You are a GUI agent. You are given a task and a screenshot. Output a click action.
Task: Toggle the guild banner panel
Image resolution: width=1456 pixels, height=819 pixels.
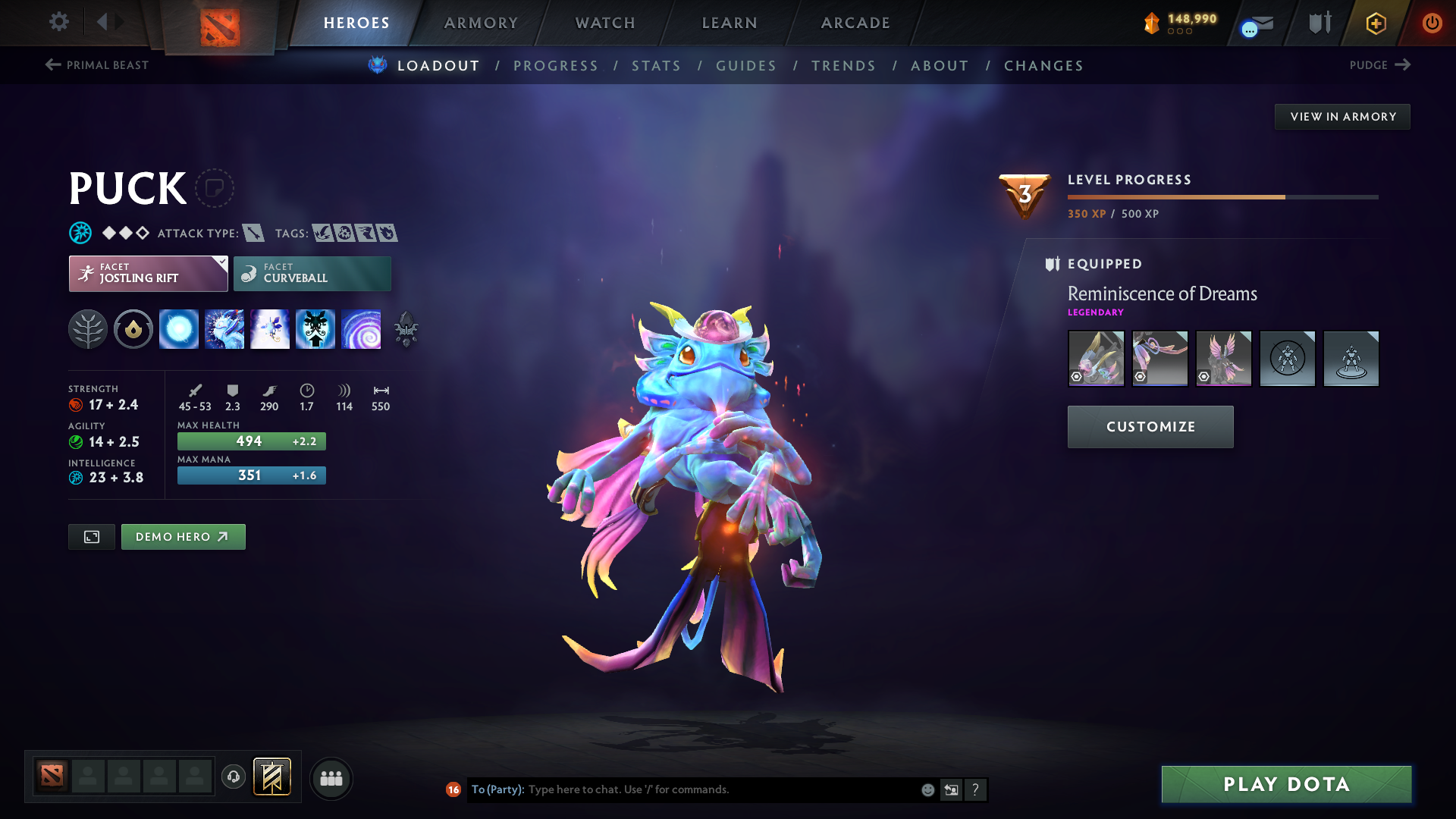pyautogui.click(x=271, y=777)
